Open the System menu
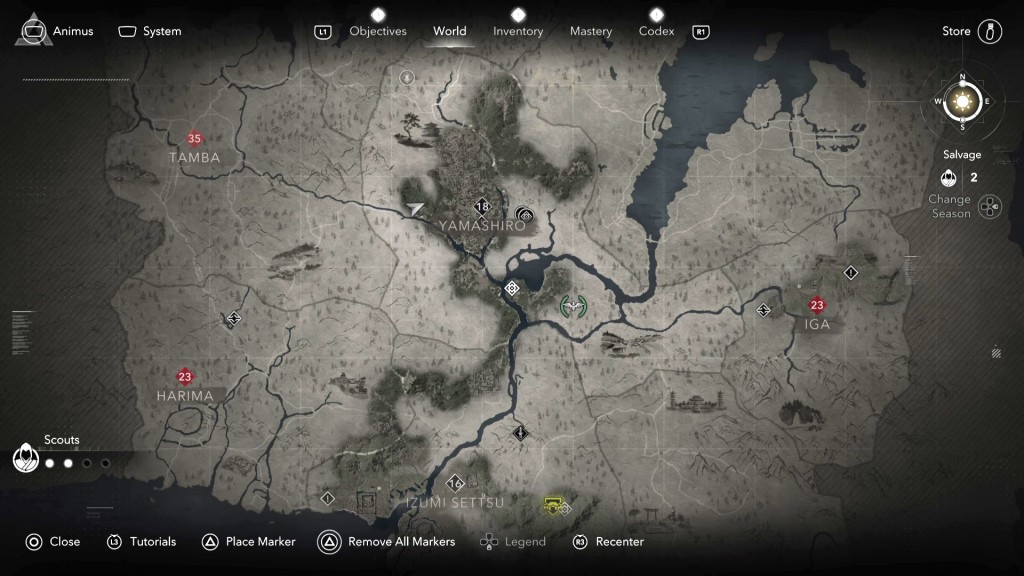Screen dimensions: 1024x576 coord(150,31)
